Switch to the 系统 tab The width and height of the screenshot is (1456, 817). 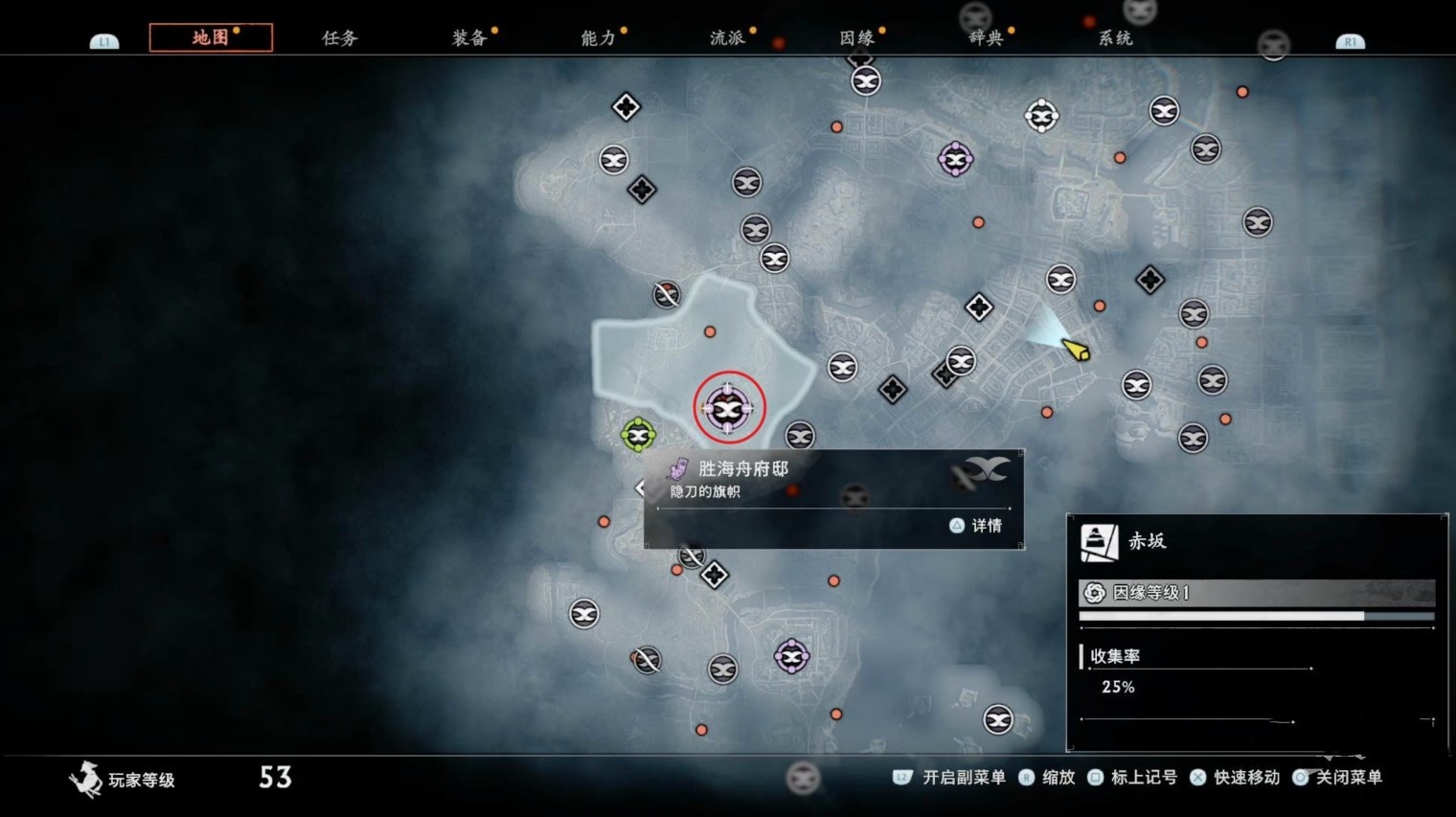[1115, 38]
